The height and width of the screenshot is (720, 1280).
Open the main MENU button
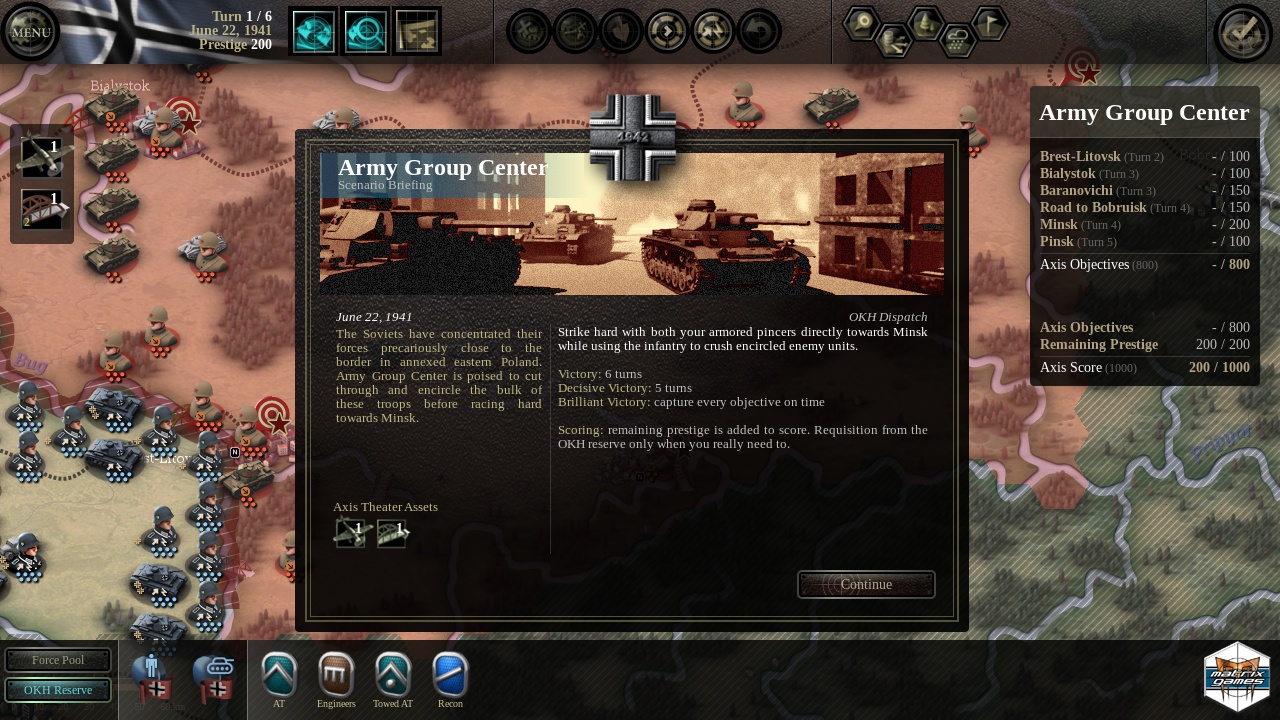coord(30,32)
